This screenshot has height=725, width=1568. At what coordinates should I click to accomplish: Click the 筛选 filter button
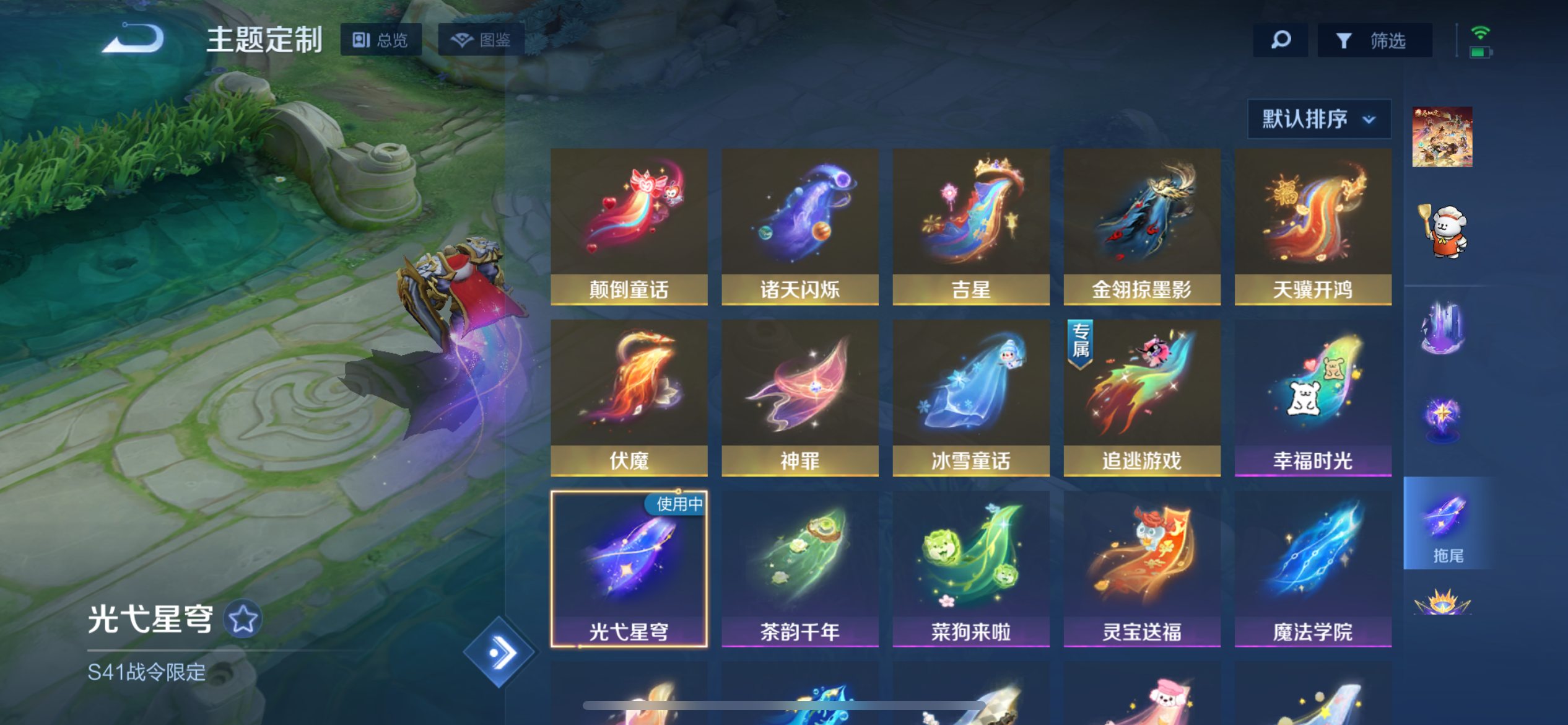coord(1375,40)
